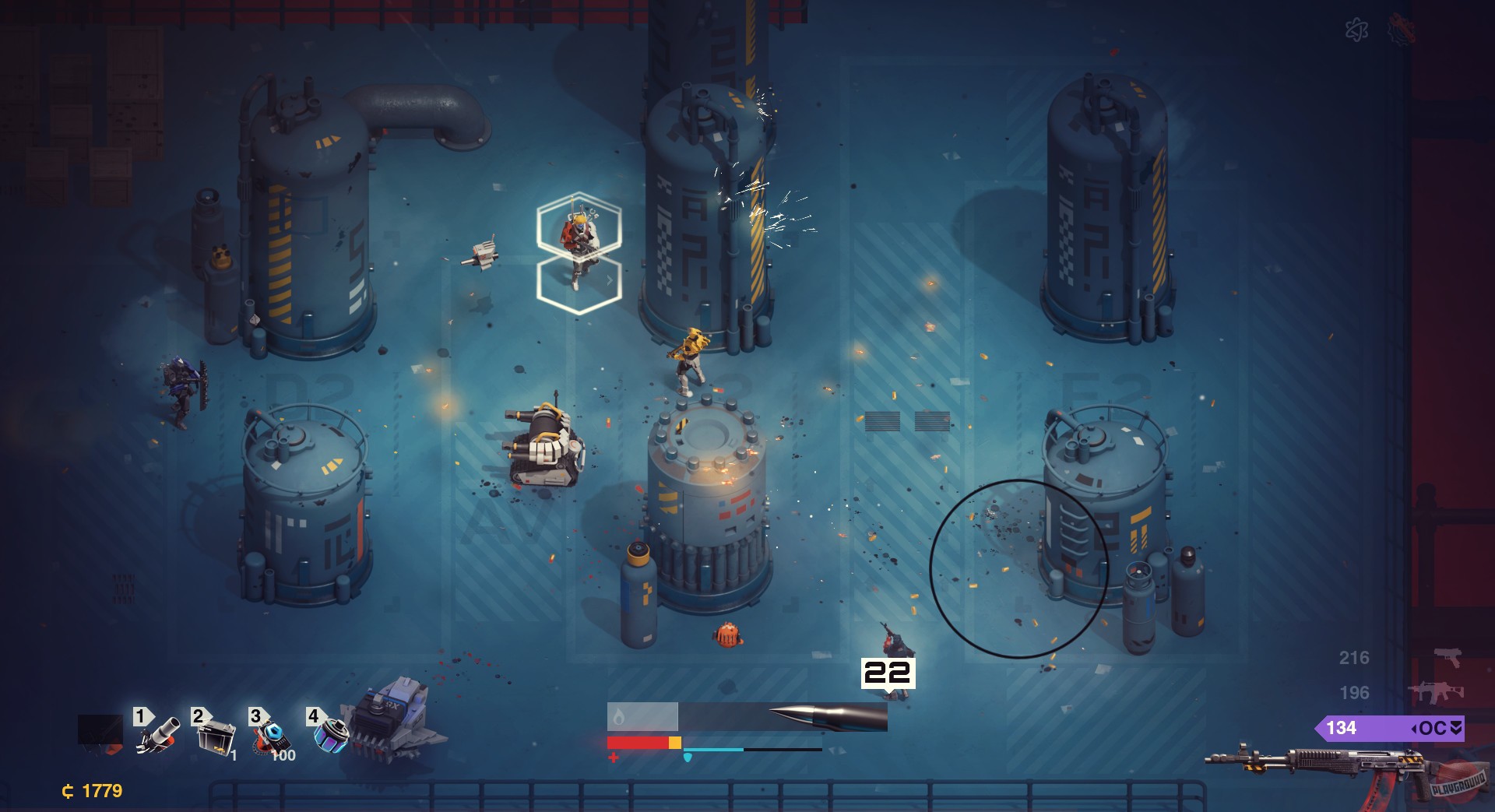Toggle the flame heat indicator on the weapon bar
Viewport: 1495px width, 812px height.
(x=619, y=716)
